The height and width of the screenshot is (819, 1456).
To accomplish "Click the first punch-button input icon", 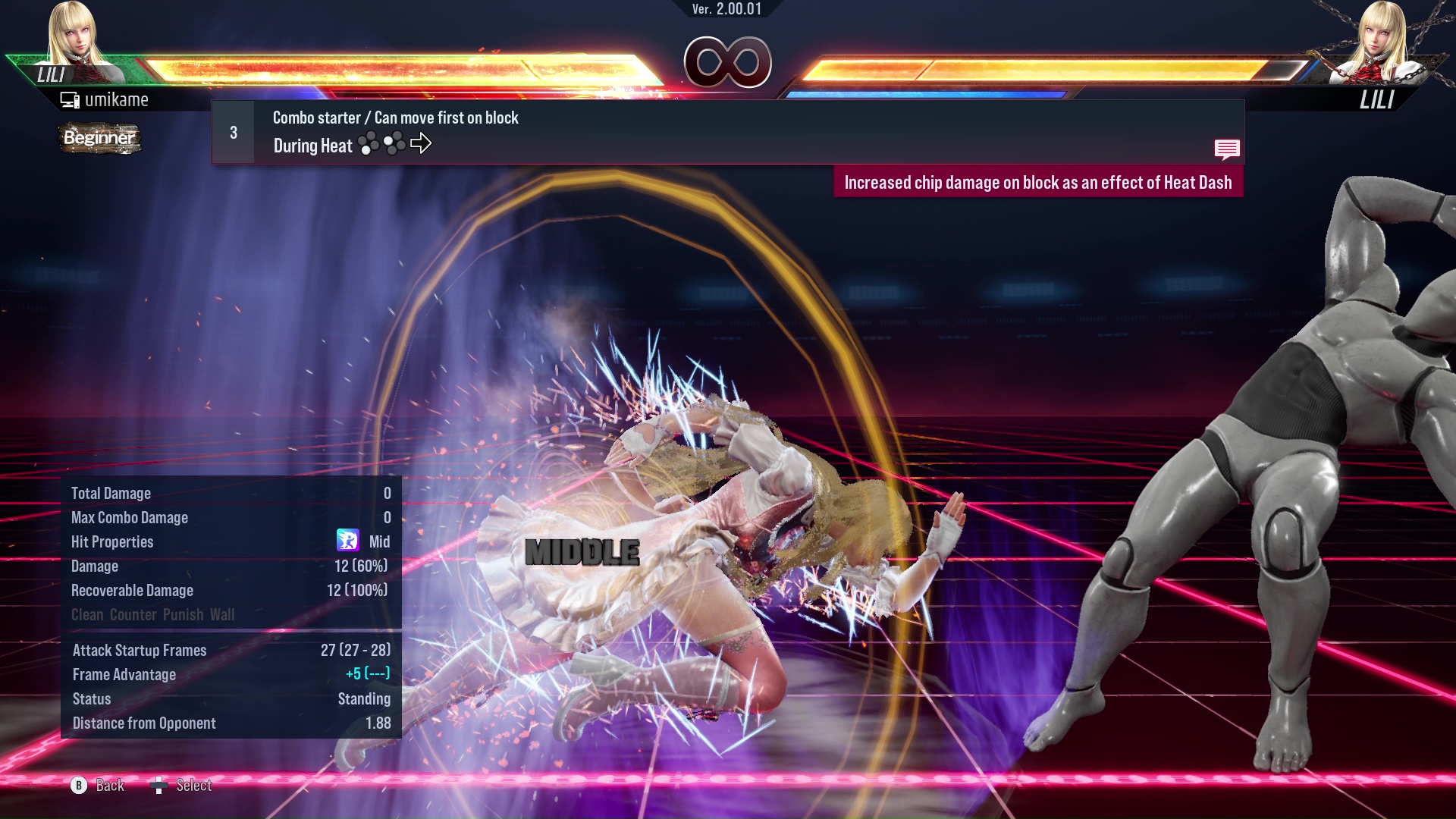I will (369, 143).
